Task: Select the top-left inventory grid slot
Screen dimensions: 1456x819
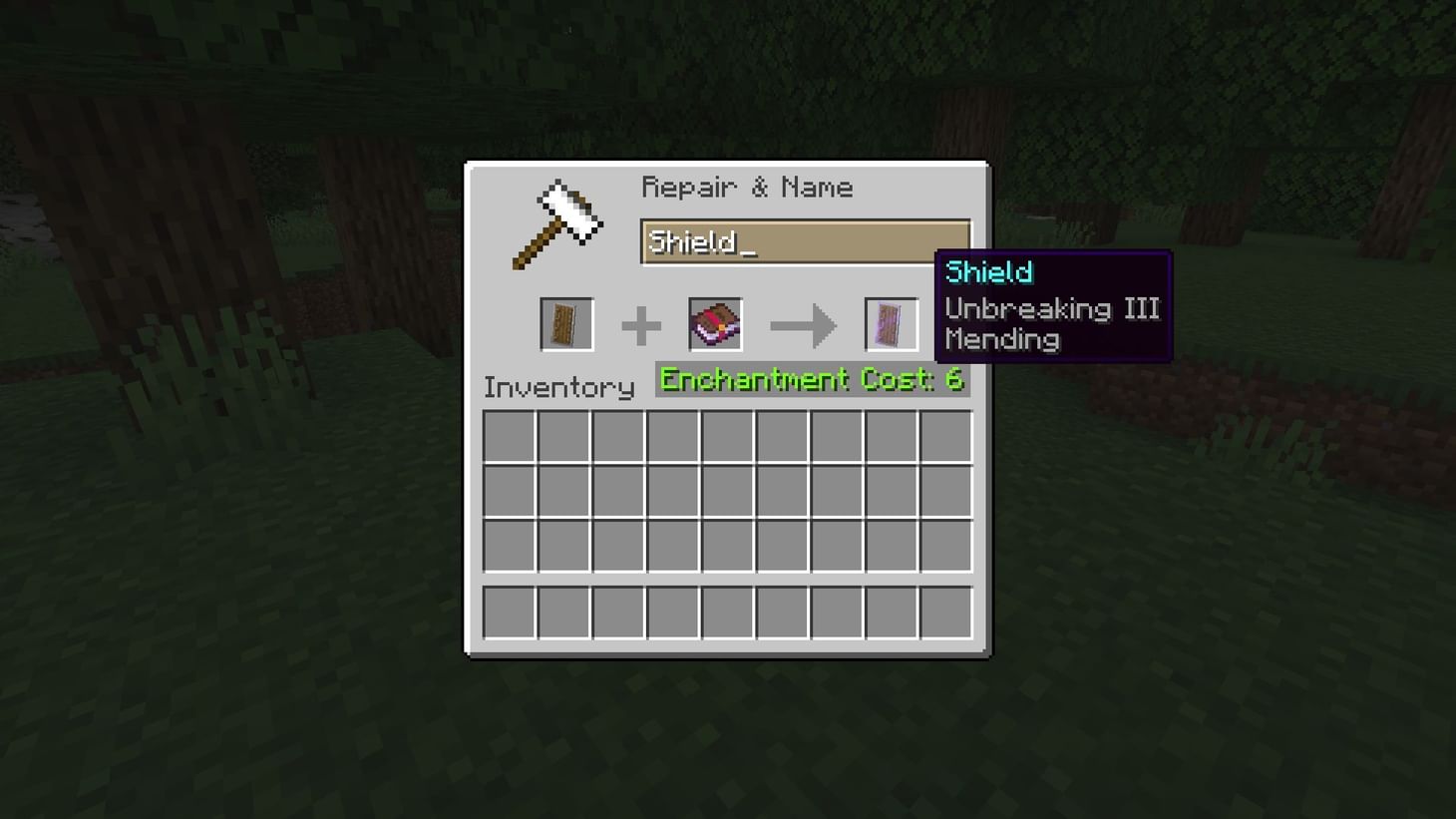Action: tap(509, 436)
